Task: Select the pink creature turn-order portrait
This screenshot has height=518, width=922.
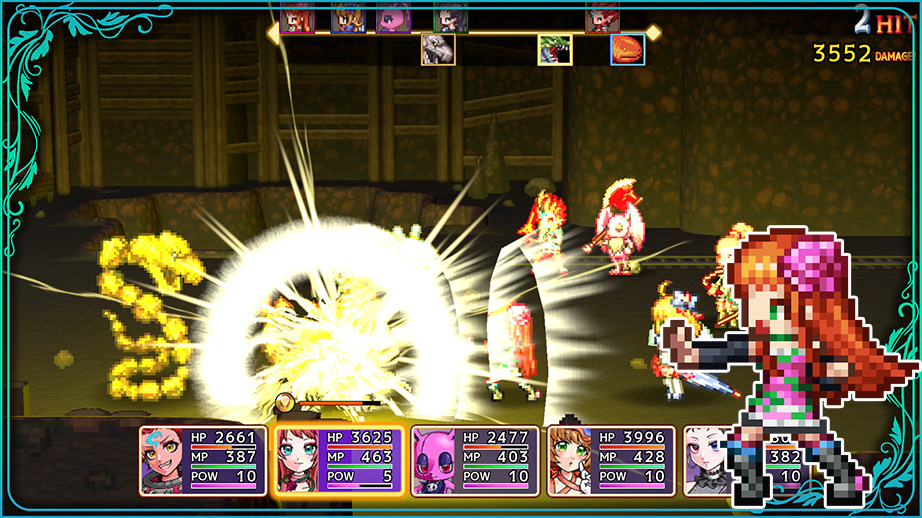Action: (x=391, y=18)
